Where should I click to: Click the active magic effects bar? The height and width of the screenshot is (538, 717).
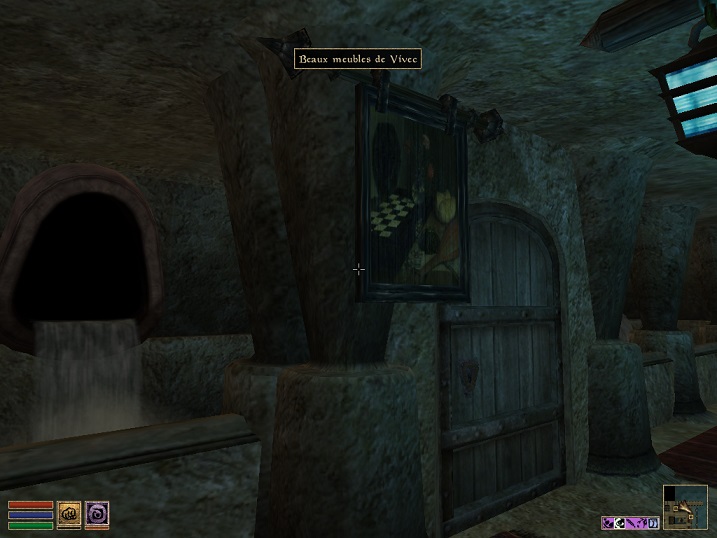point(630,522)
